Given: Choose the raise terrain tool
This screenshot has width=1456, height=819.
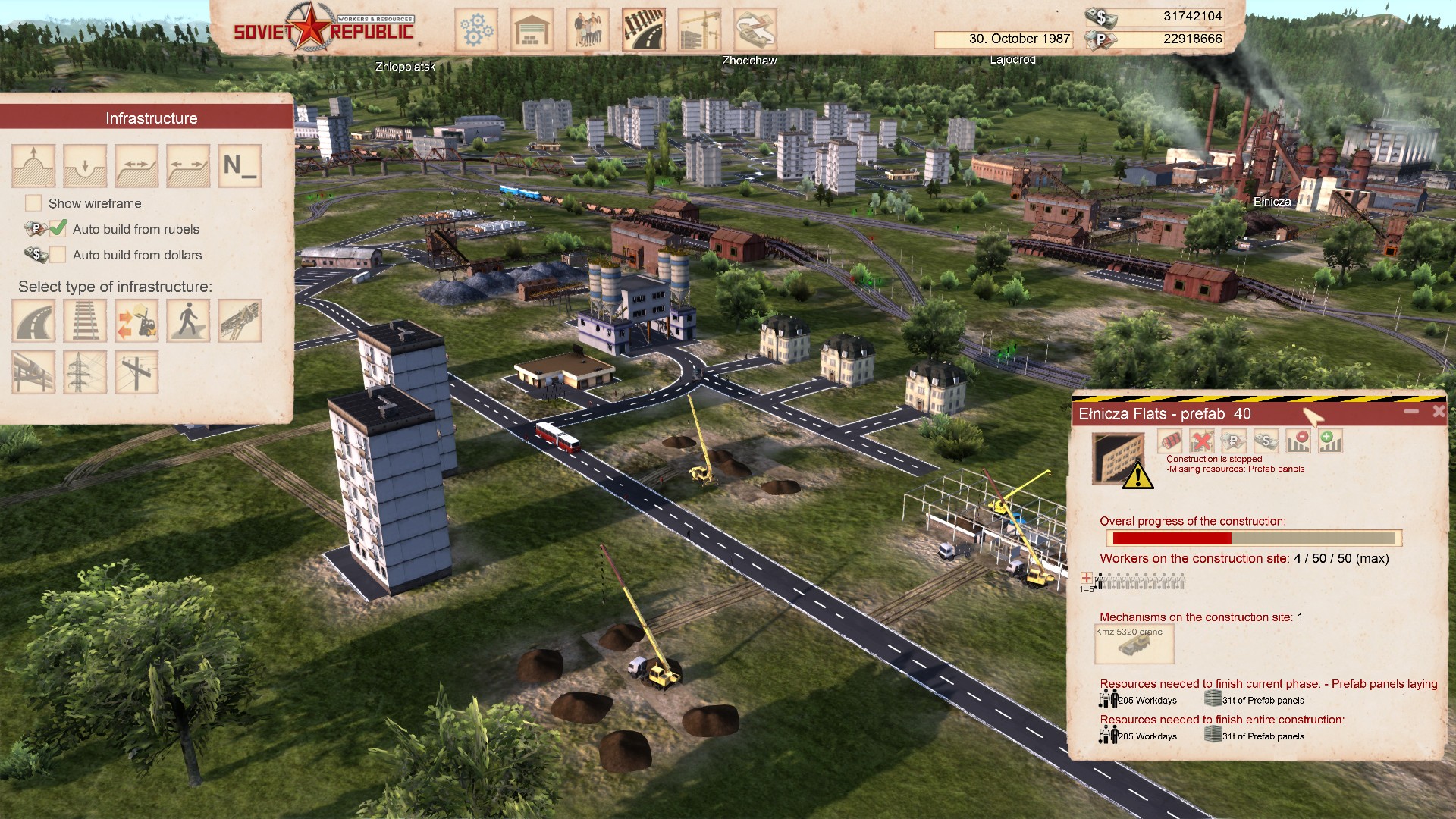Looking at the screenshot, I should coord(33,165).
